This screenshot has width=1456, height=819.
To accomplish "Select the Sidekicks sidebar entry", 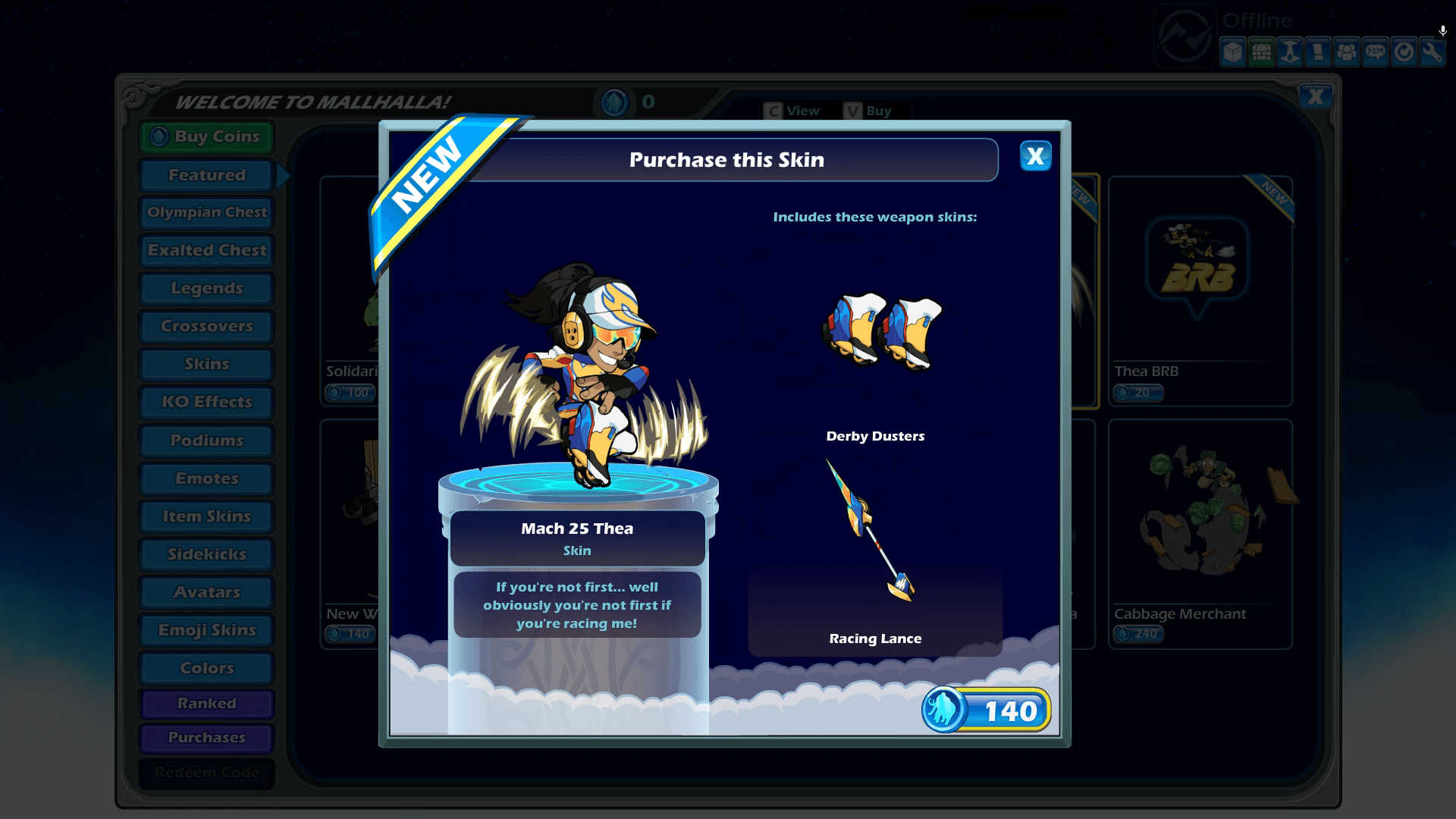I will (x=206, y=554).
